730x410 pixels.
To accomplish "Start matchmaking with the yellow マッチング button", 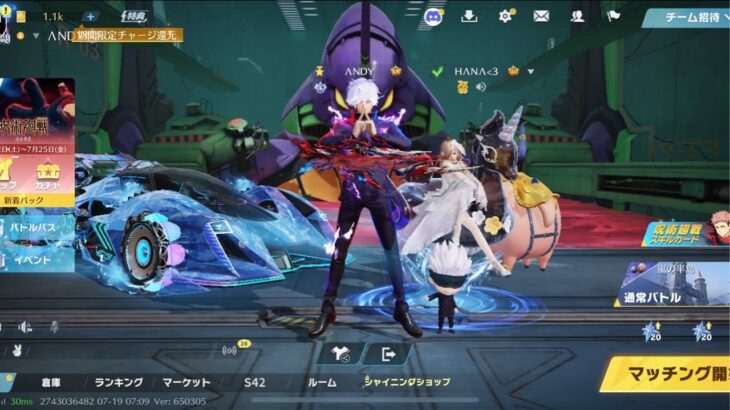I will point(668,376).
